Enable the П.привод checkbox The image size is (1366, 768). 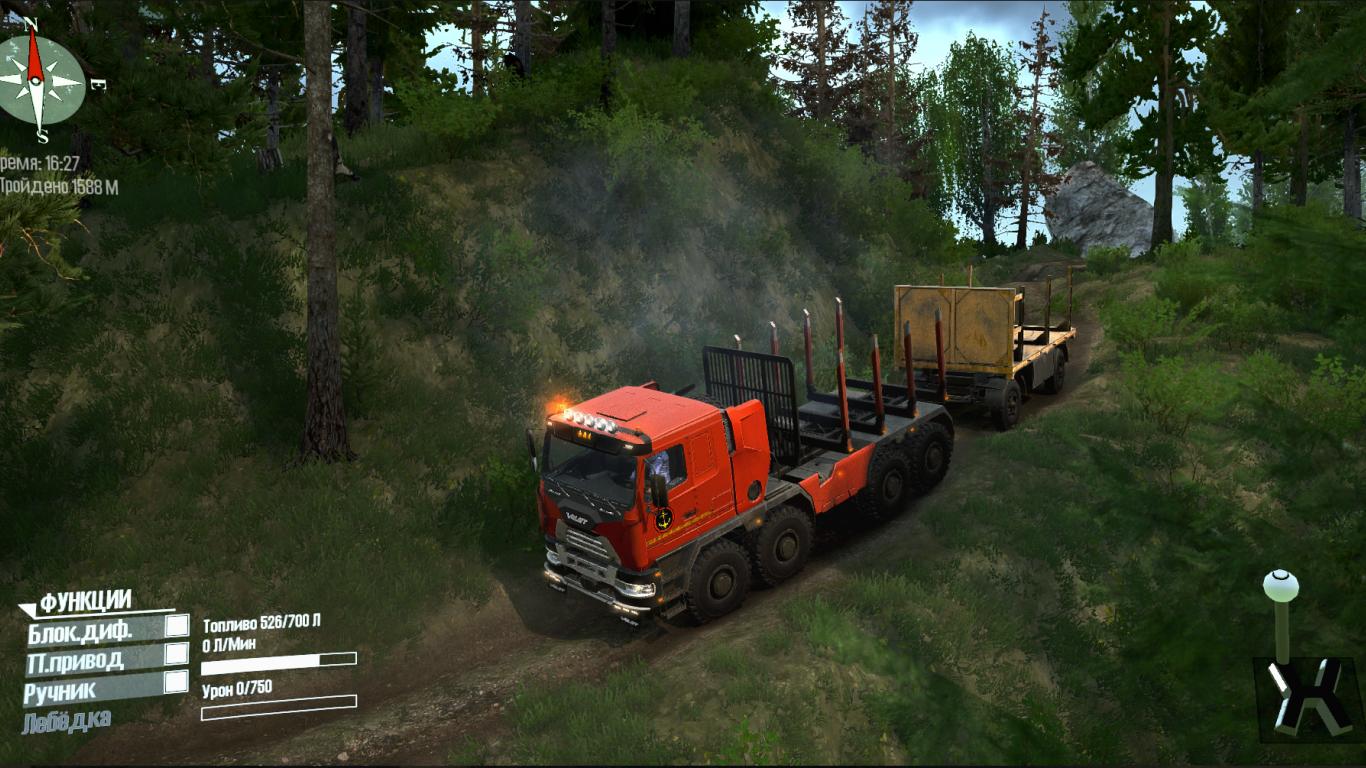coord(176,654)
